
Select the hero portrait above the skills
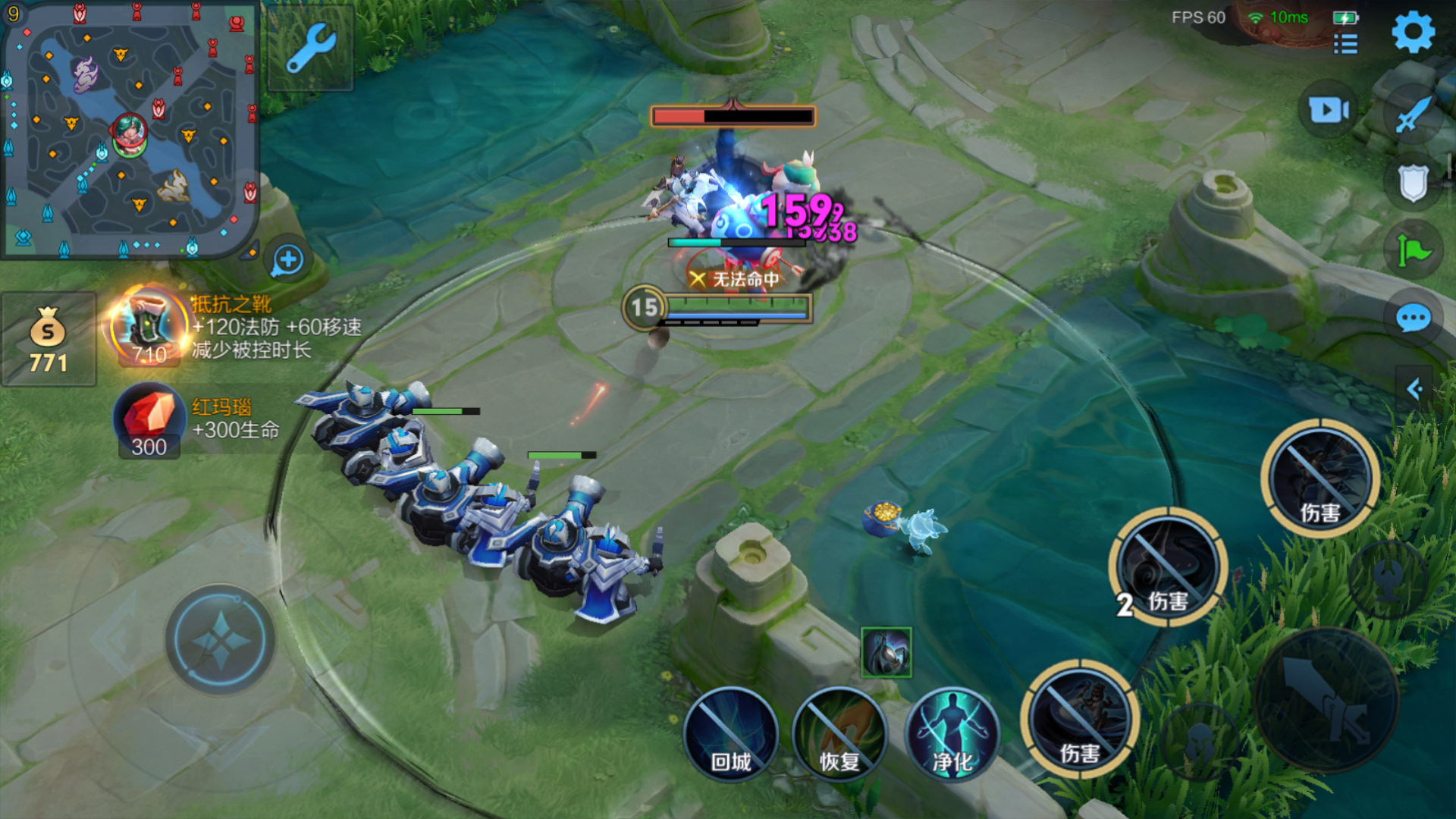(x=886, y=652)
